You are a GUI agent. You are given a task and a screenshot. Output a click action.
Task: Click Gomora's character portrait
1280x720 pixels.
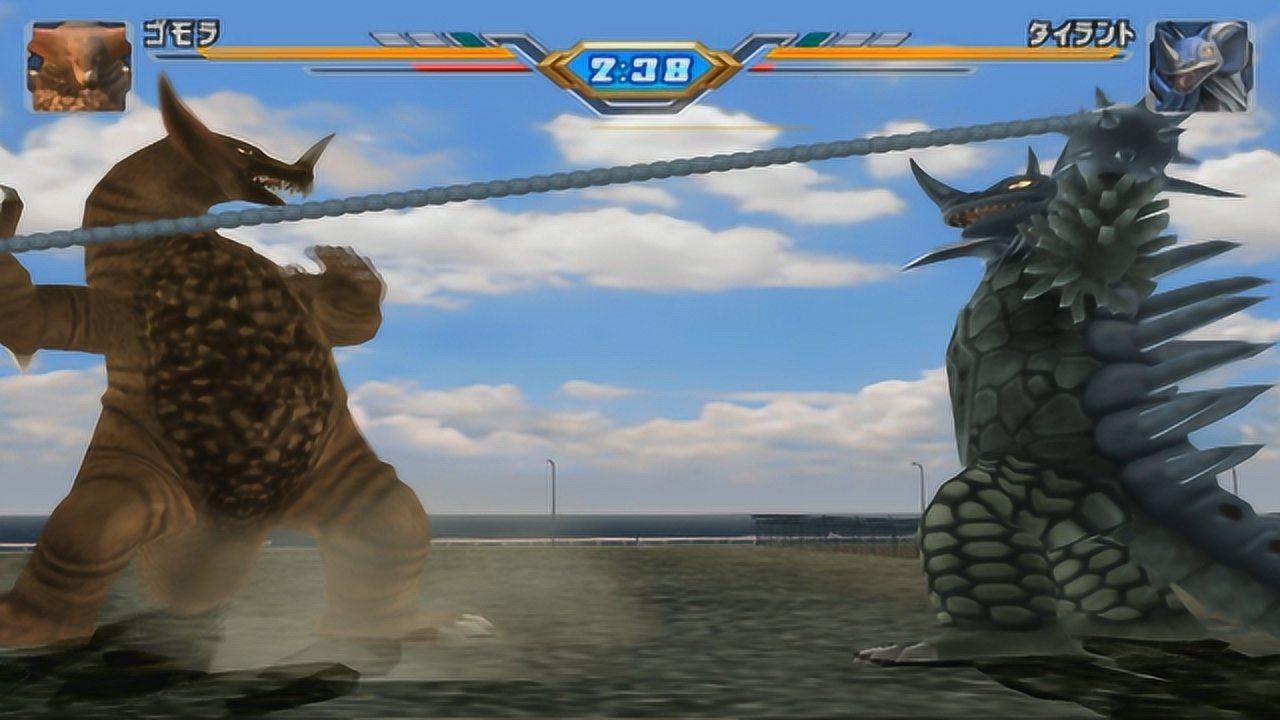click(x=79, y=66)
